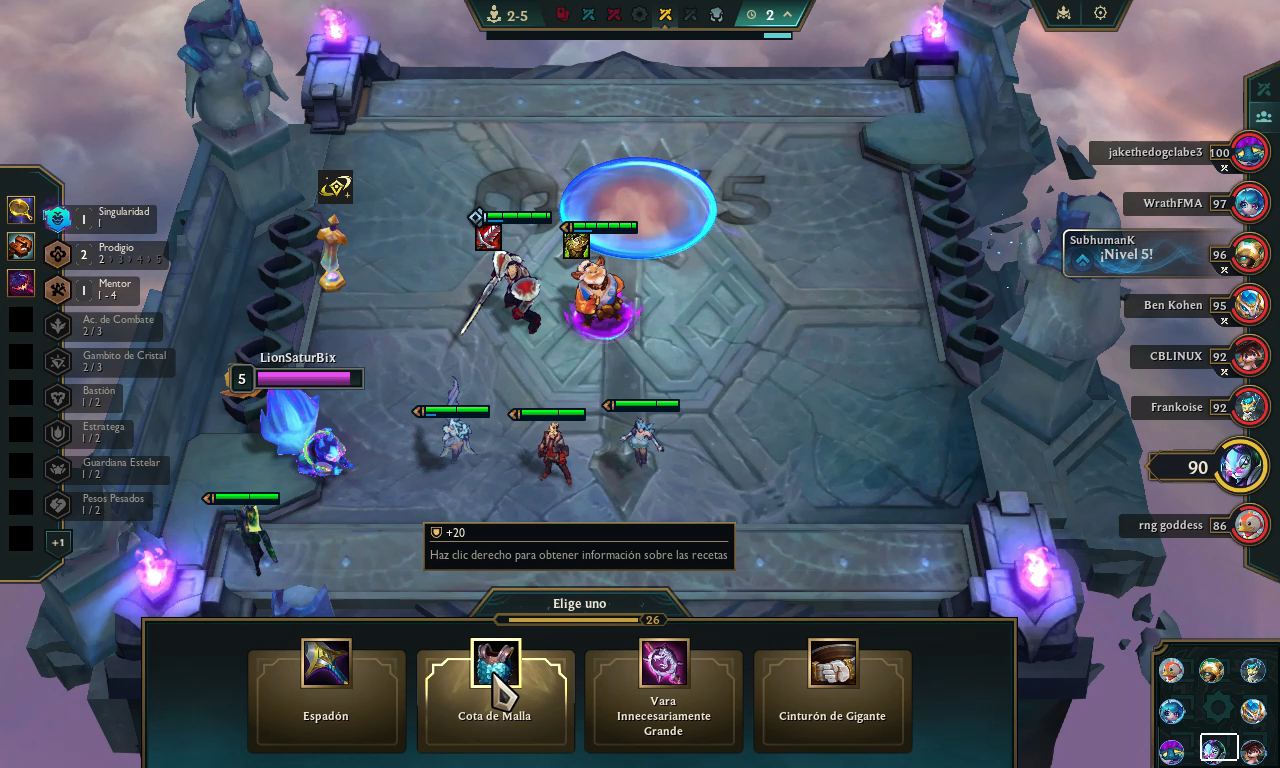
Task: Select the Cota de Malla item
Action: click(x=495, y=699)
